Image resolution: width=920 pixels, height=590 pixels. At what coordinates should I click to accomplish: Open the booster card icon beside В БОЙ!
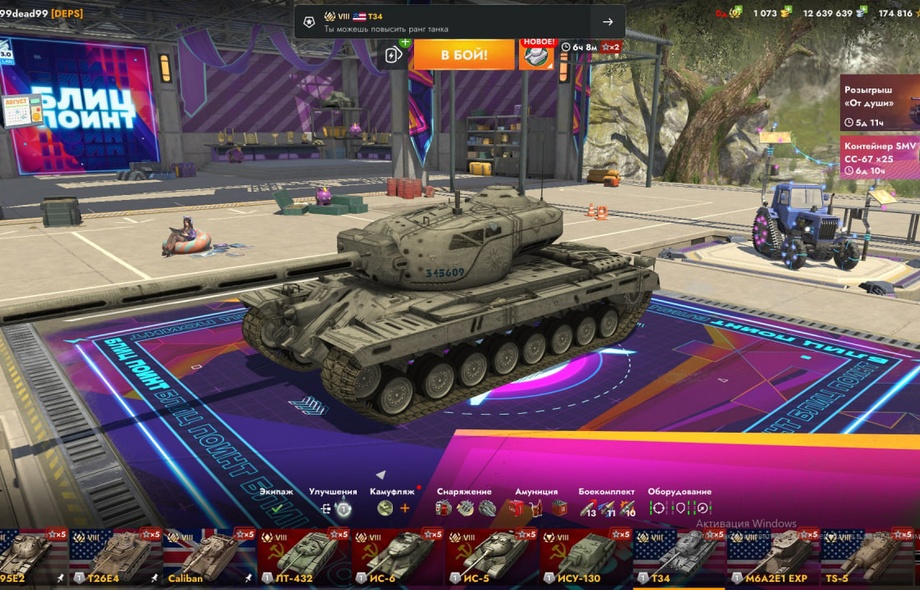[x=394, y=55]
